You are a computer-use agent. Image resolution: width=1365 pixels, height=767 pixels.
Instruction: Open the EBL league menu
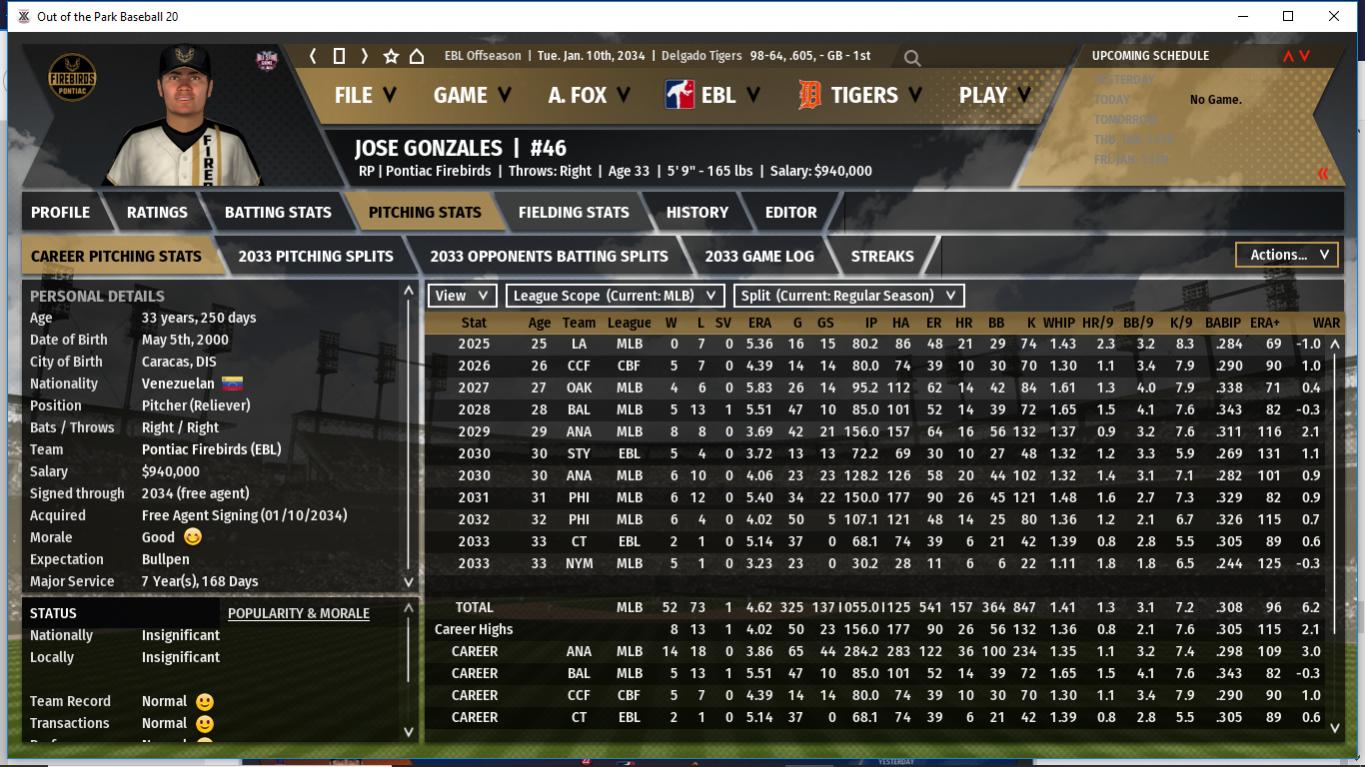pyautogui.click(x=713, y=95)
